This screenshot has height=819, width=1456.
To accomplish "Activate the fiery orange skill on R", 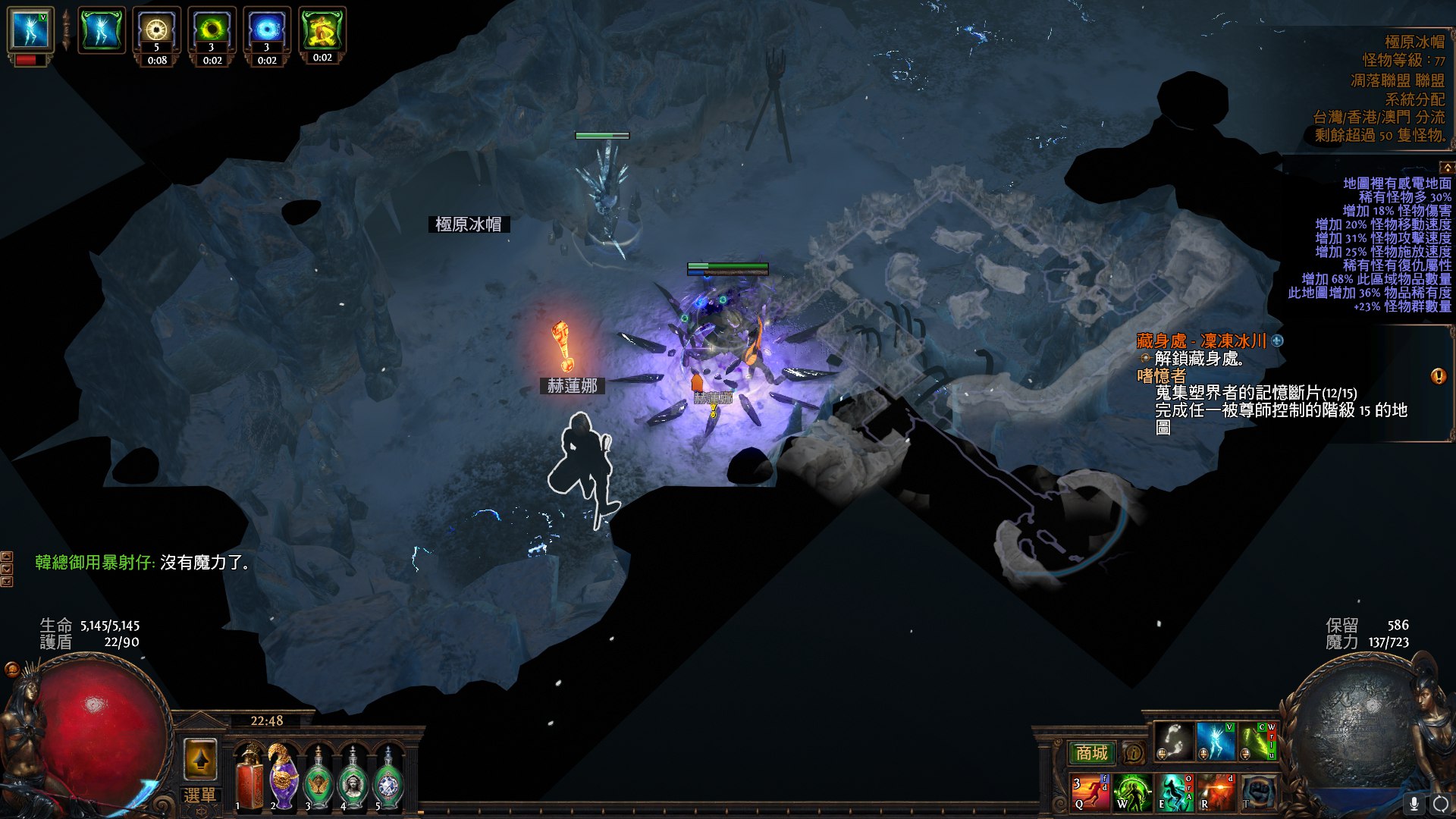I will 1216,792.
